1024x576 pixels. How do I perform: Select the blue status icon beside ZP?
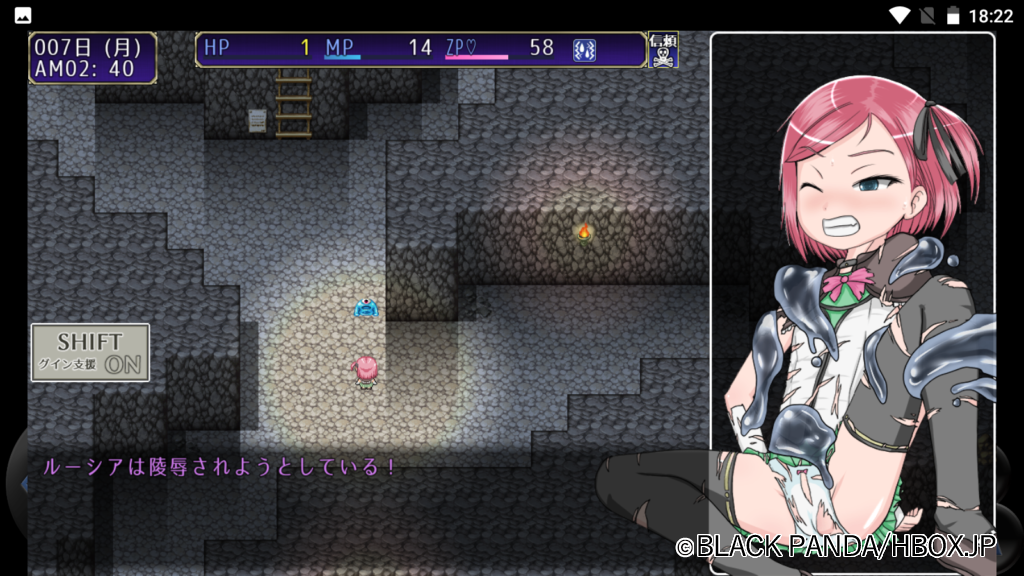[585, 49]
